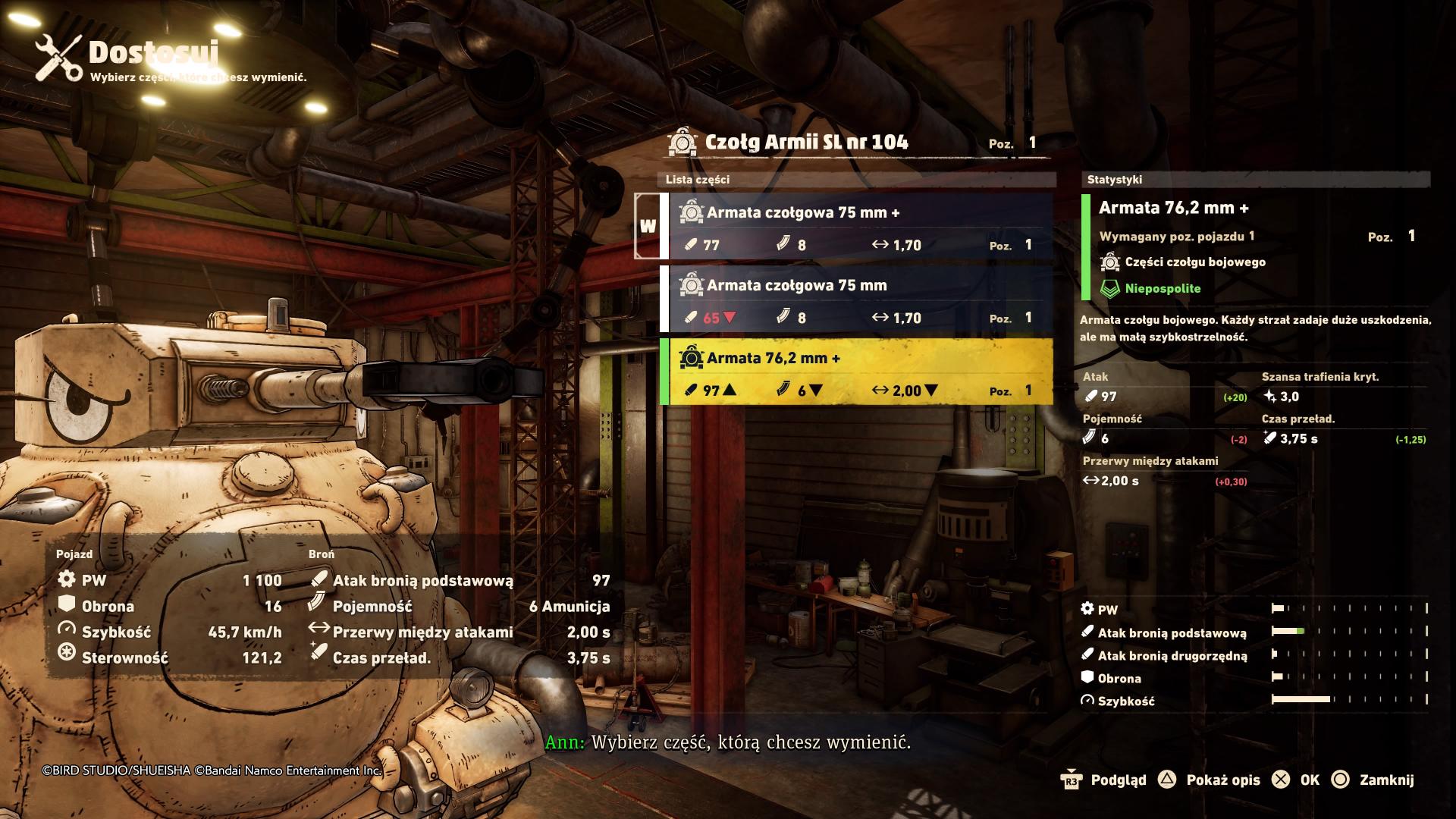Pick the highlighted Armata 76,2 mm + row

[x=857, y=372]
